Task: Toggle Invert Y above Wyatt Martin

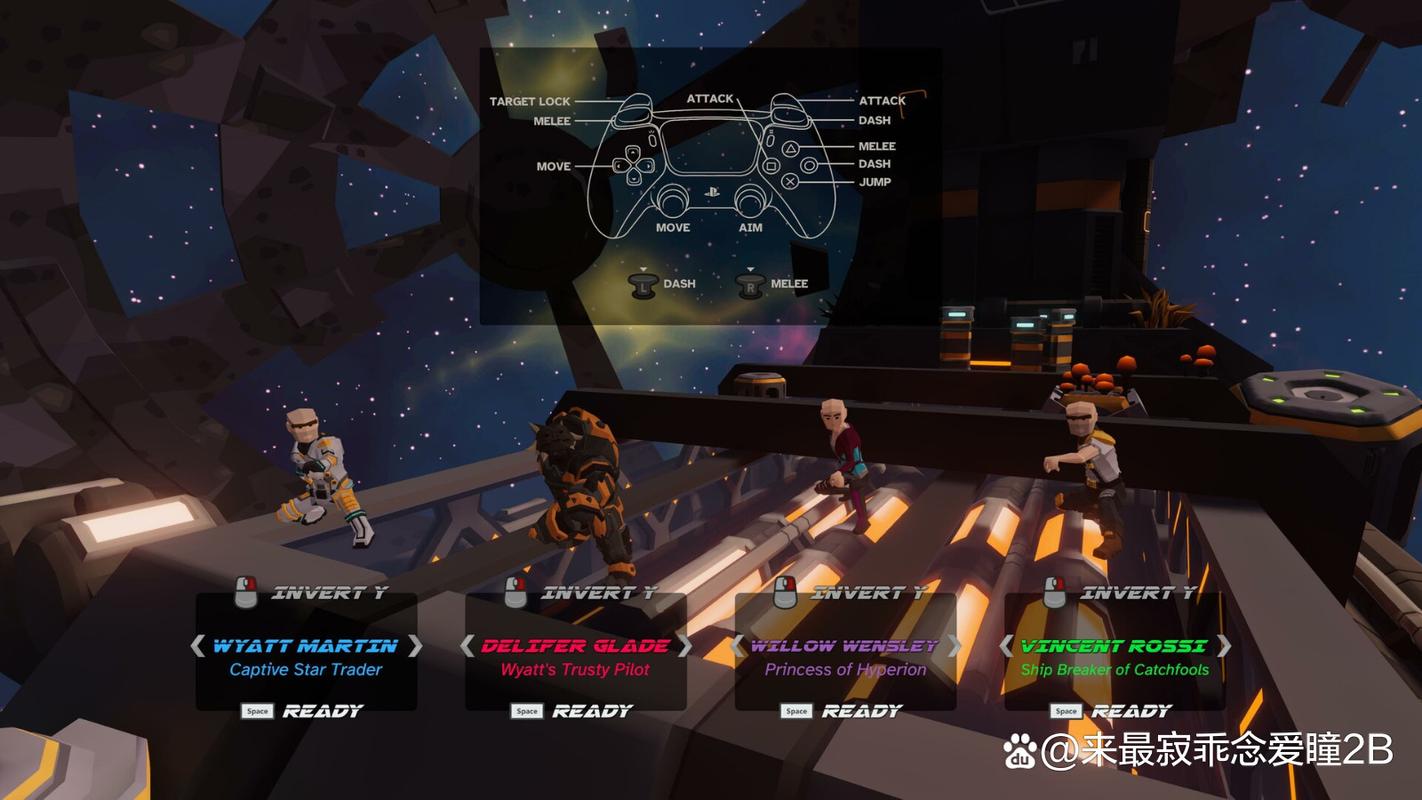Action: point(310,593)
